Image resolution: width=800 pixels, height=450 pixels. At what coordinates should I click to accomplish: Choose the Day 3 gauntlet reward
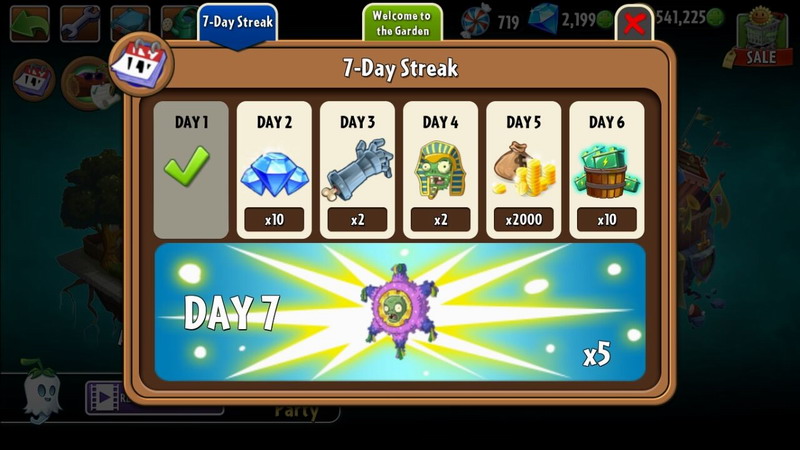(x=357, y=169)
